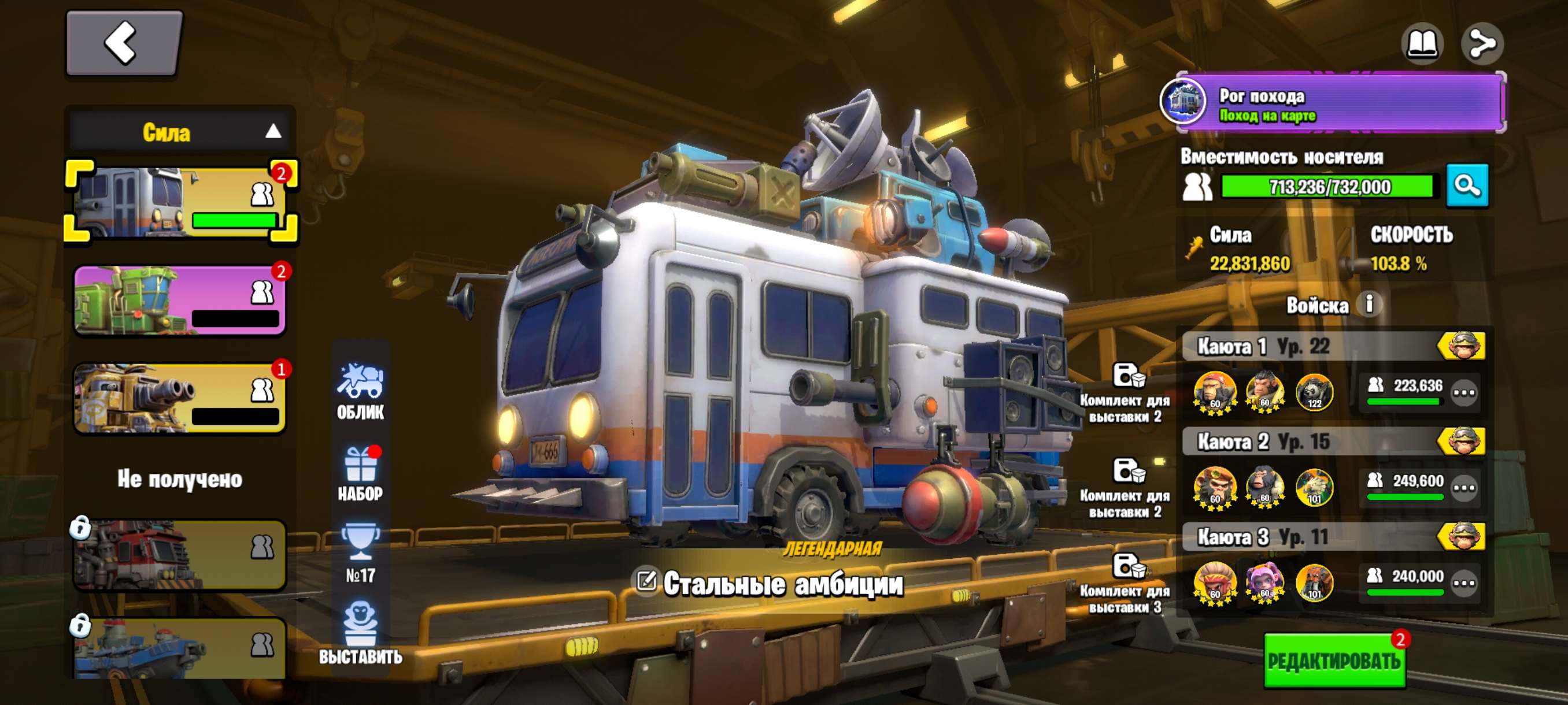Open Каюта 2 options with three dots
This screenshot has width=1568, height=705.
(x=1463, y=488)
